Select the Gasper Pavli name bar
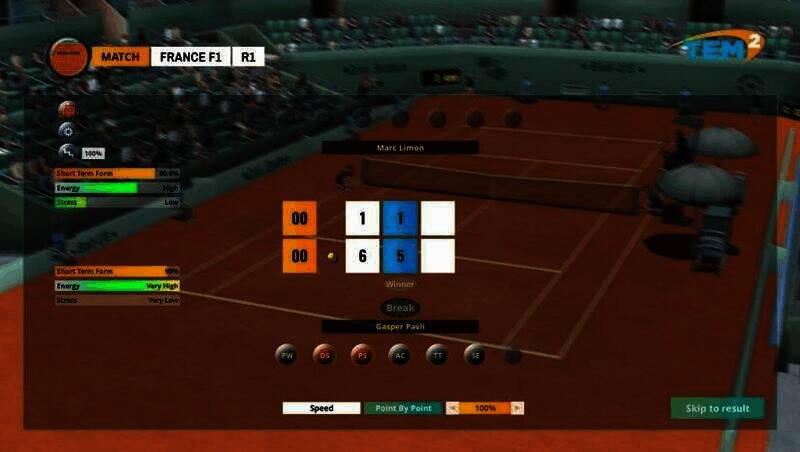 [400, 326]
